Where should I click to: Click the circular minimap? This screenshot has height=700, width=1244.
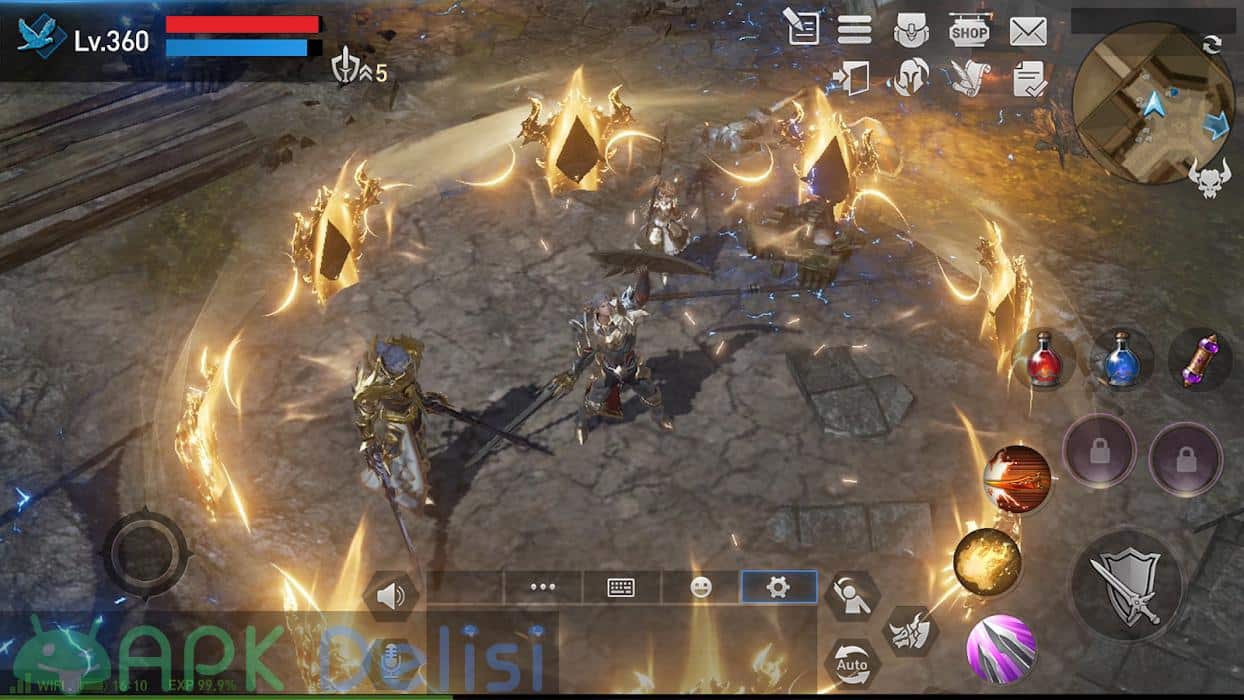(1153, 102)
